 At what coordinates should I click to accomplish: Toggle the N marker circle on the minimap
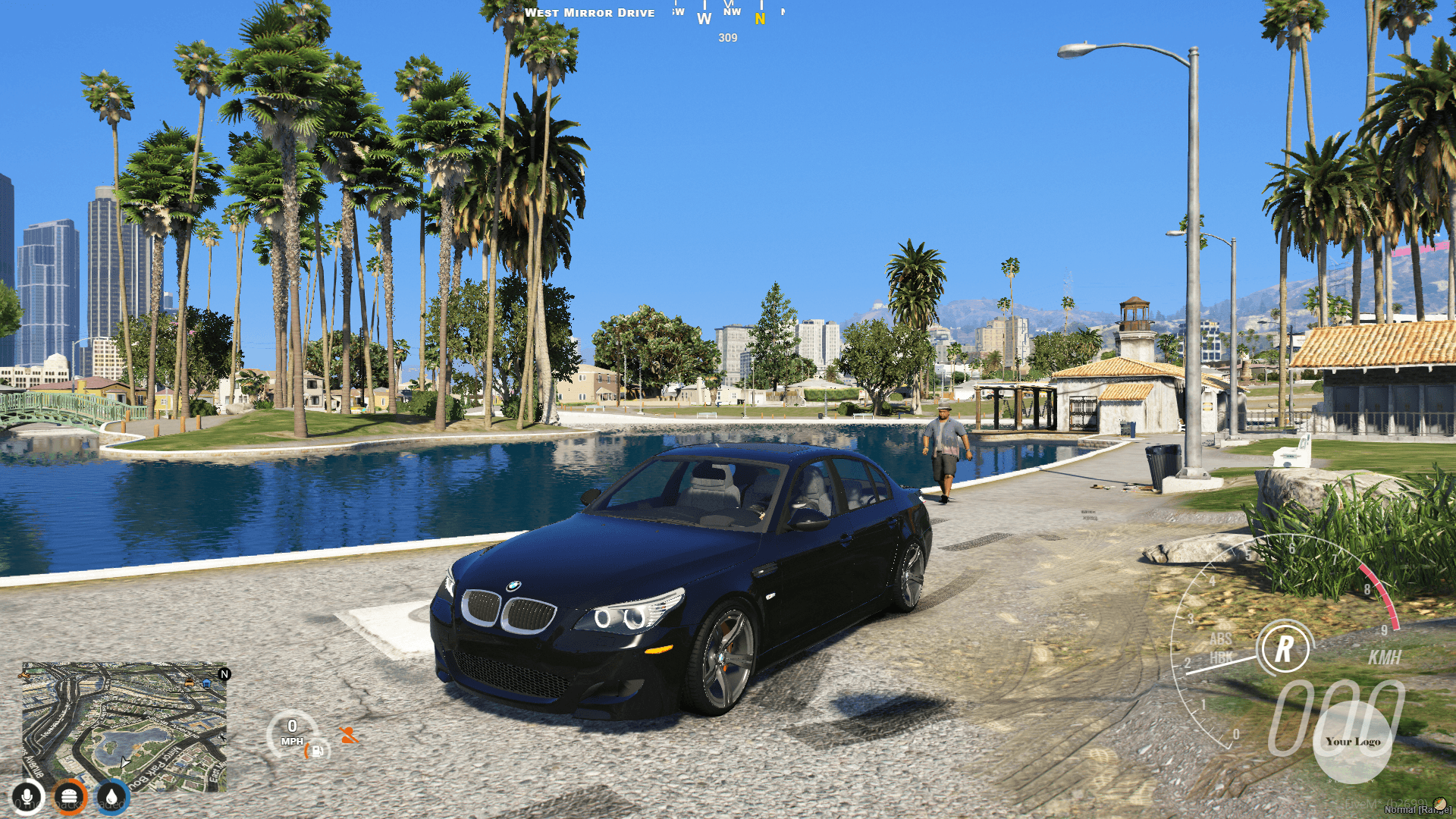224,675
